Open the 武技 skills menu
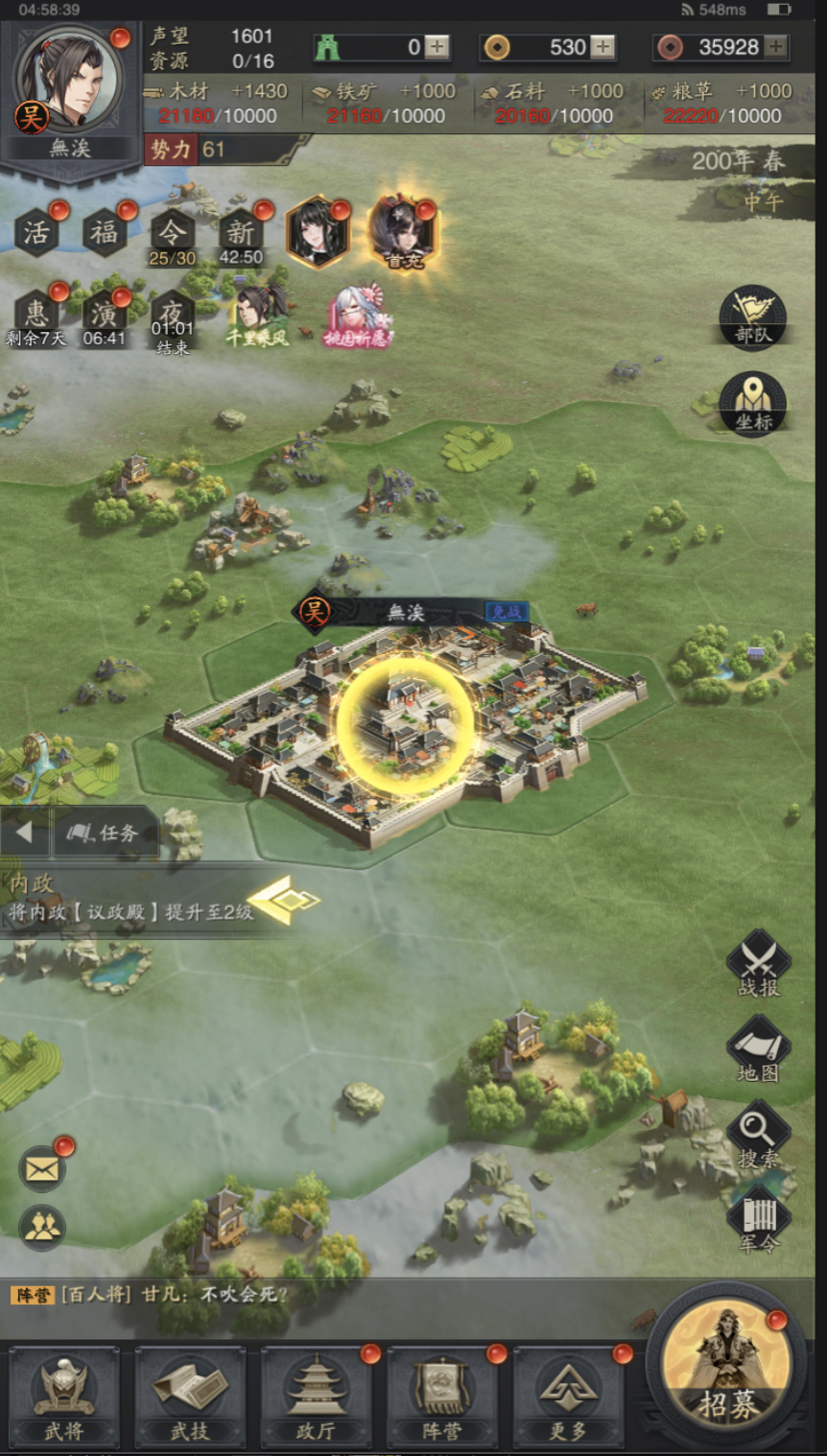 pyautogui.click(x=190, y=1396)
